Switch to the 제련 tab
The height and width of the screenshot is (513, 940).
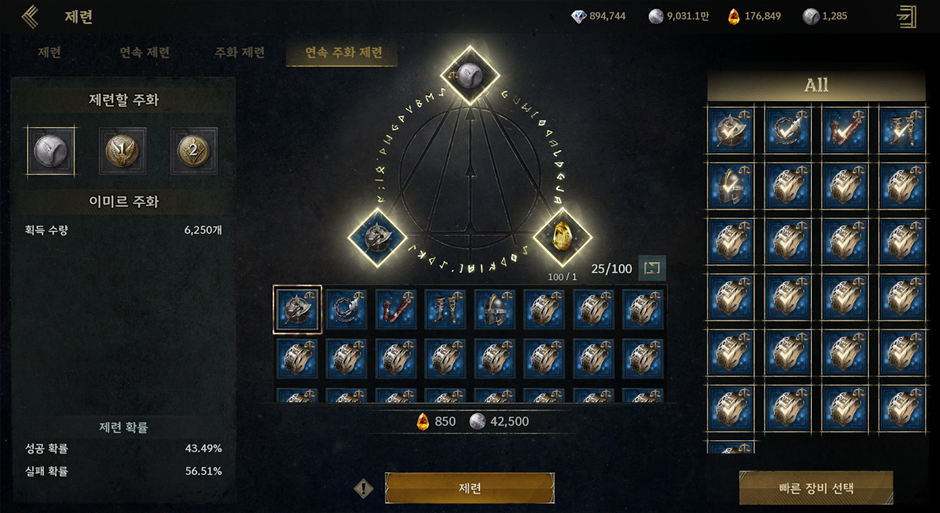pyautogui.click(x=49, y=53)
